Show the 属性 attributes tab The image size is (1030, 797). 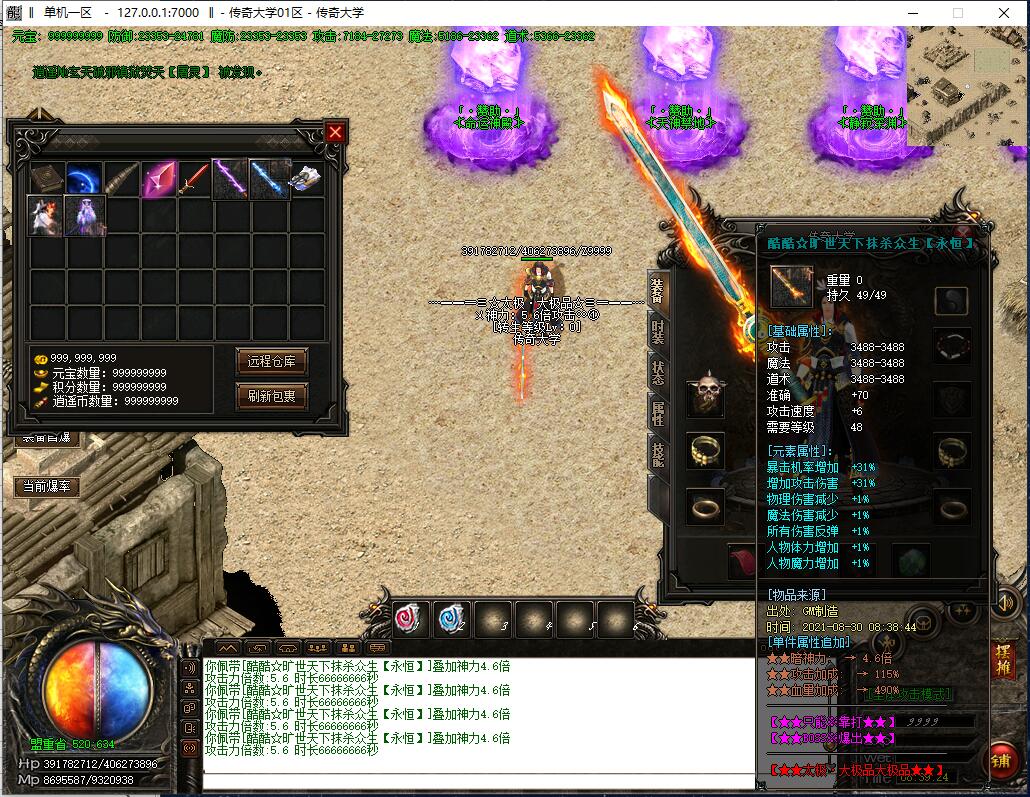pos(658,414)
